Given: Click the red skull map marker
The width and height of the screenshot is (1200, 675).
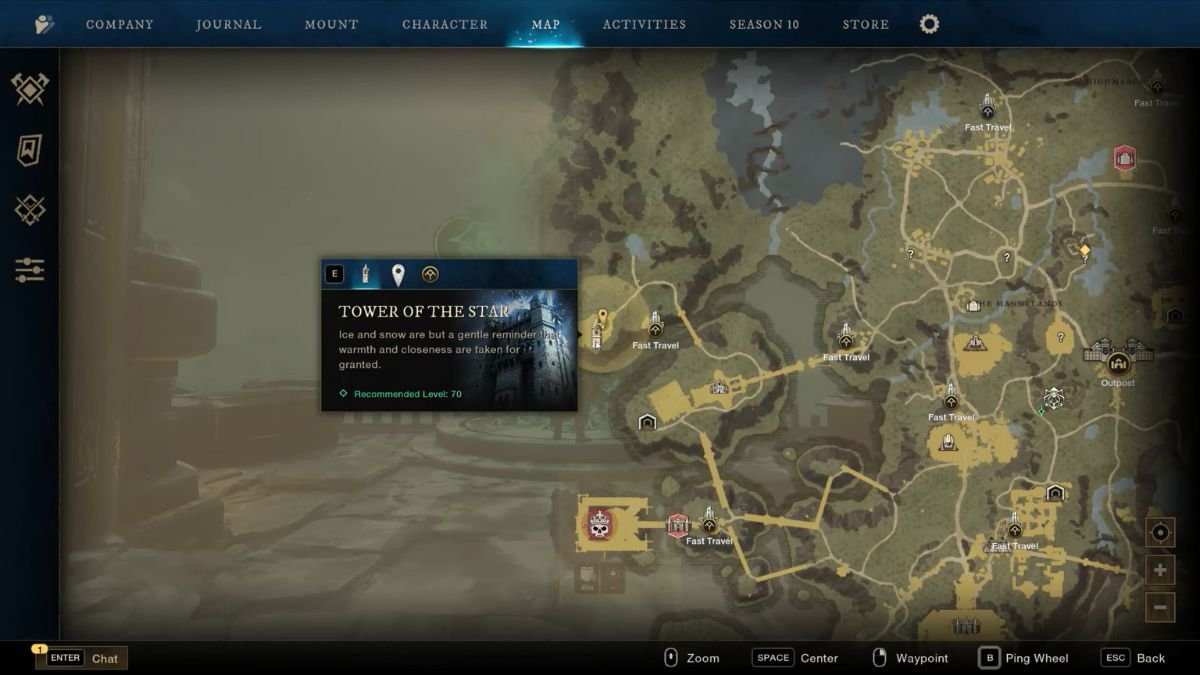Looking at the screenshot, I should coord(599,524).
